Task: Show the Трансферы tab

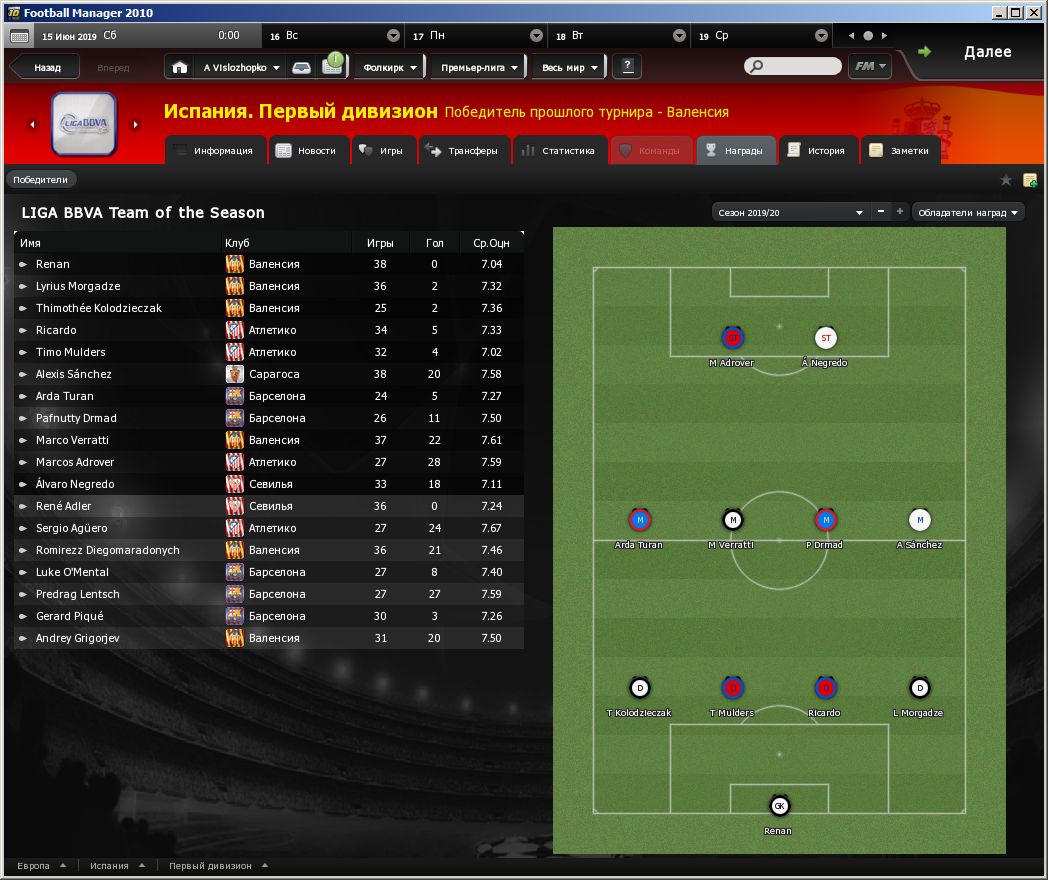Action: tap(463, 151)
